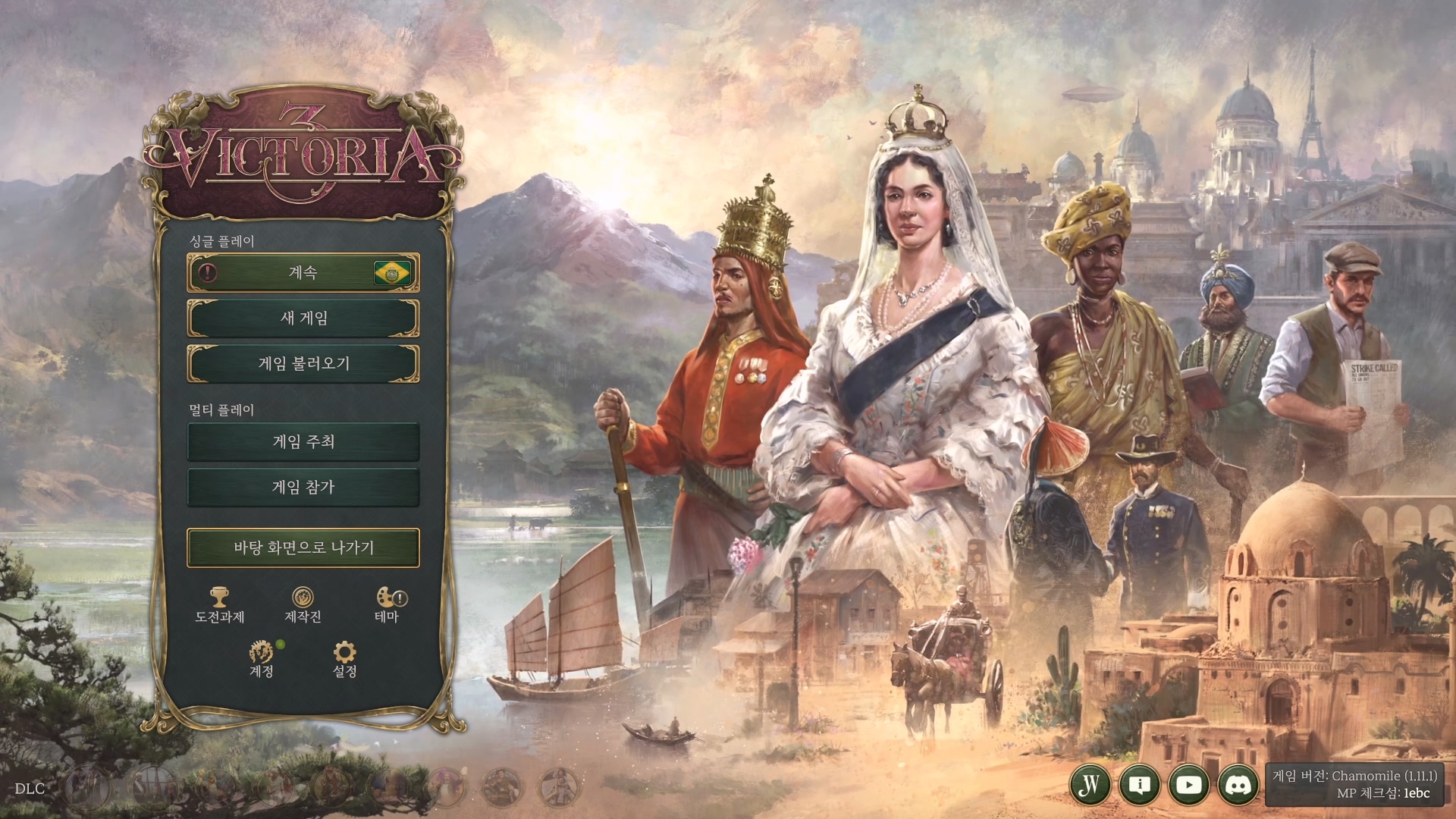
Task: Open 설정 settings gear
Action: coord(344,658)
